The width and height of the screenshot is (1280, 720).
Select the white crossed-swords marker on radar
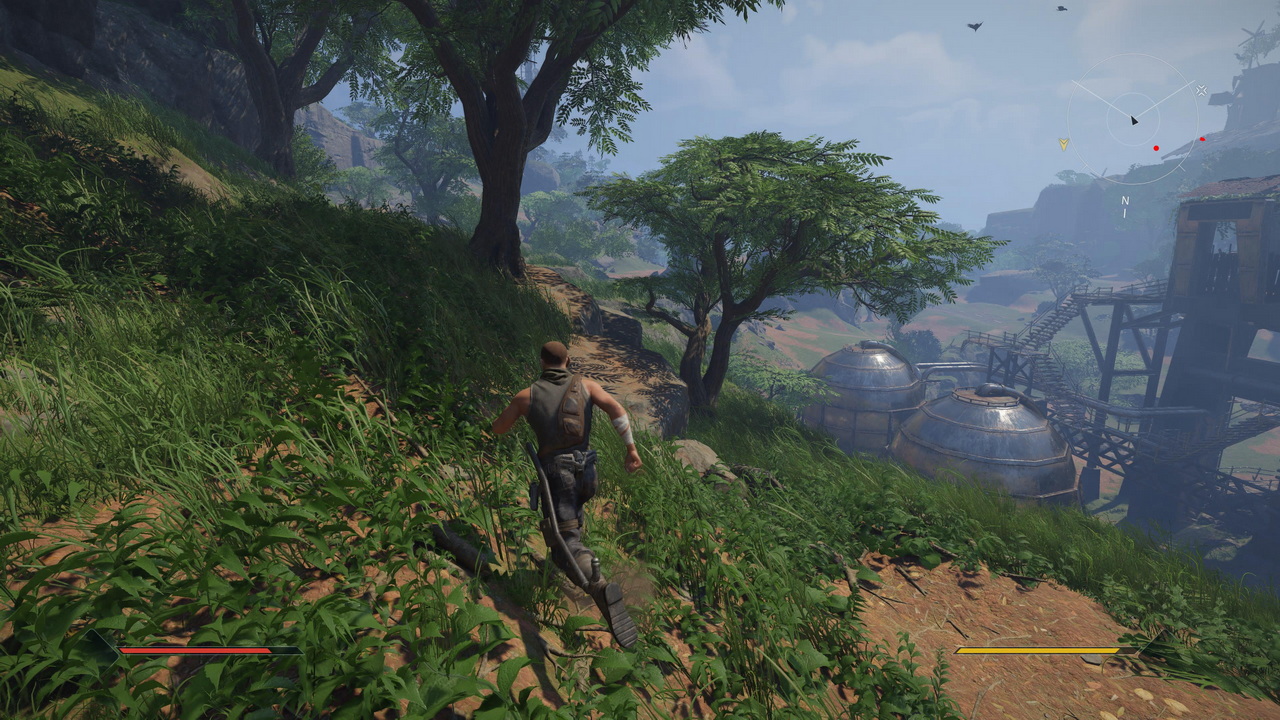click(1201, 90)
